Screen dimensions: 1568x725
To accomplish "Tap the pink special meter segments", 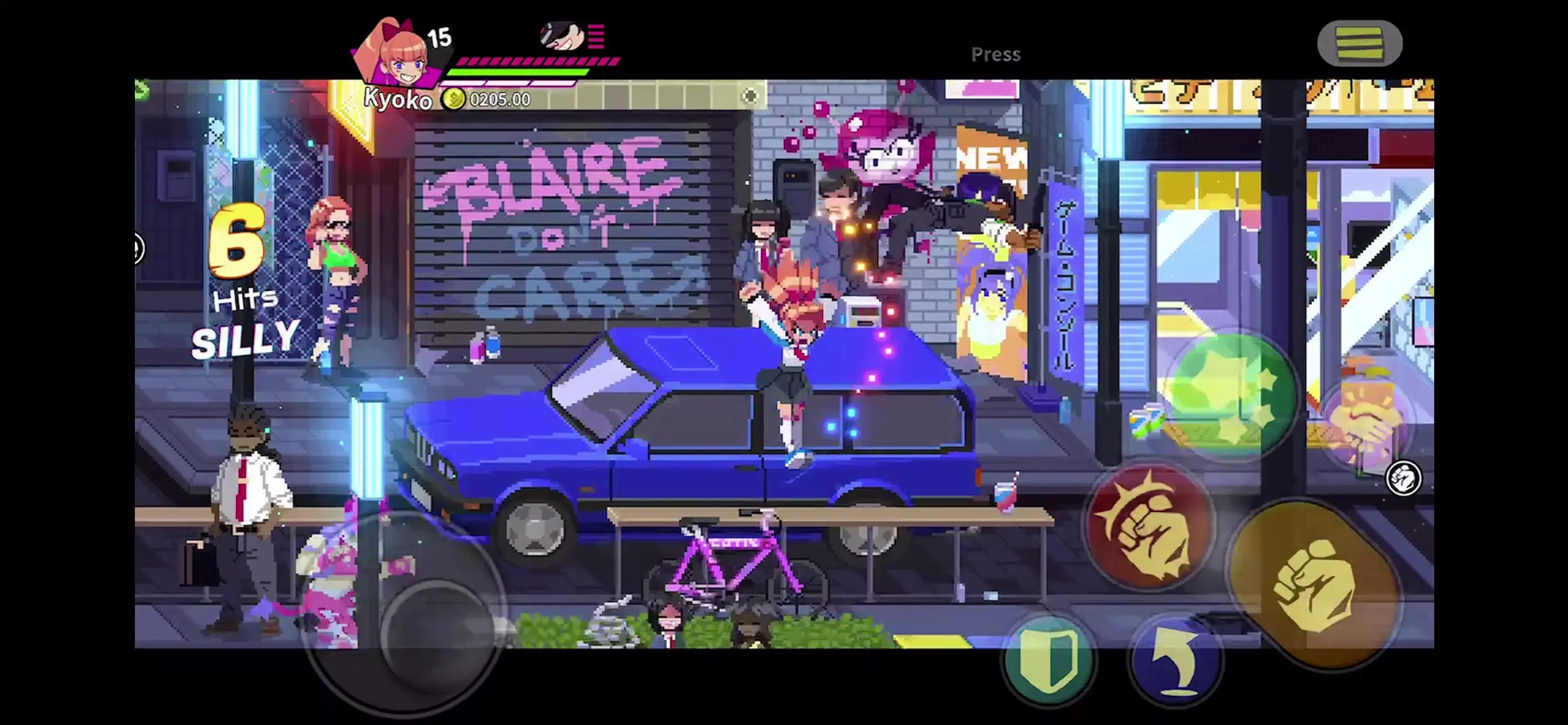I will 538,61.
